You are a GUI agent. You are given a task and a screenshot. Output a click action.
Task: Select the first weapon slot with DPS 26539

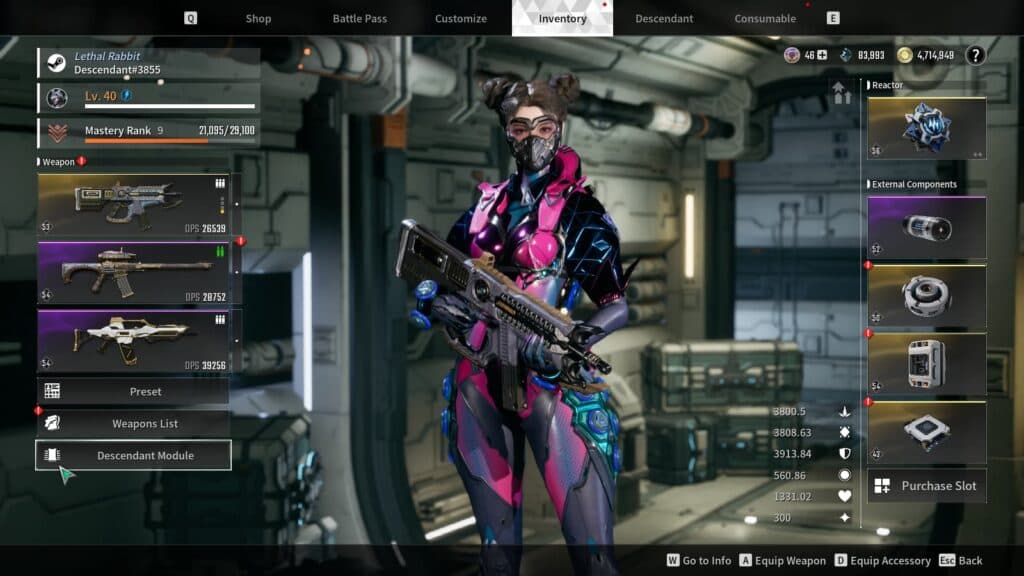[134, 204]
